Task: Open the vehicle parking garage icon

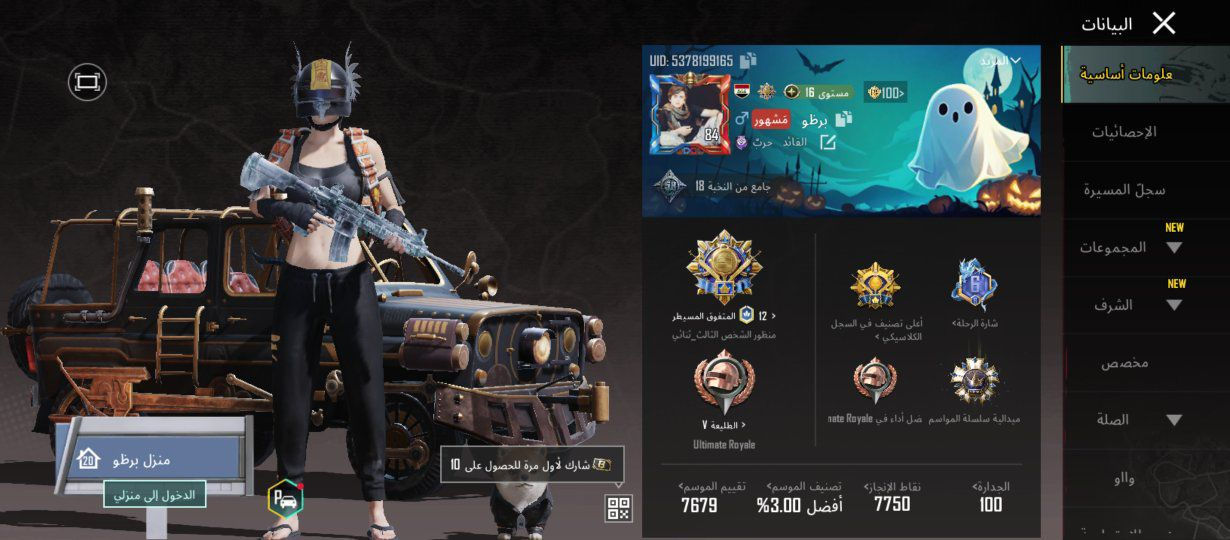Action: coord(284,498)
